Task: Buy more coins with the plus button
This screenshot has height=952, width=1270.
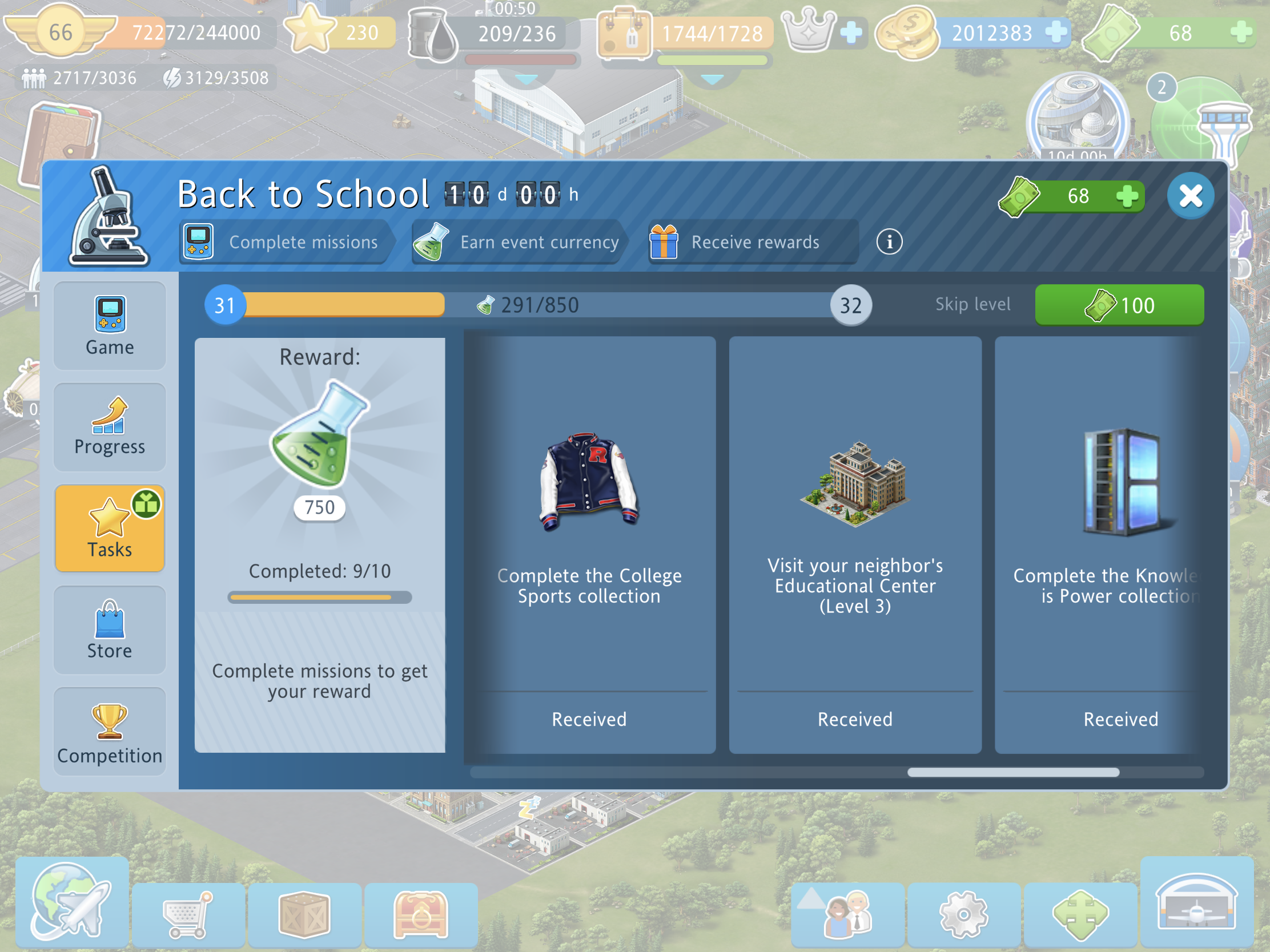Action: (x=1055, y=32)
